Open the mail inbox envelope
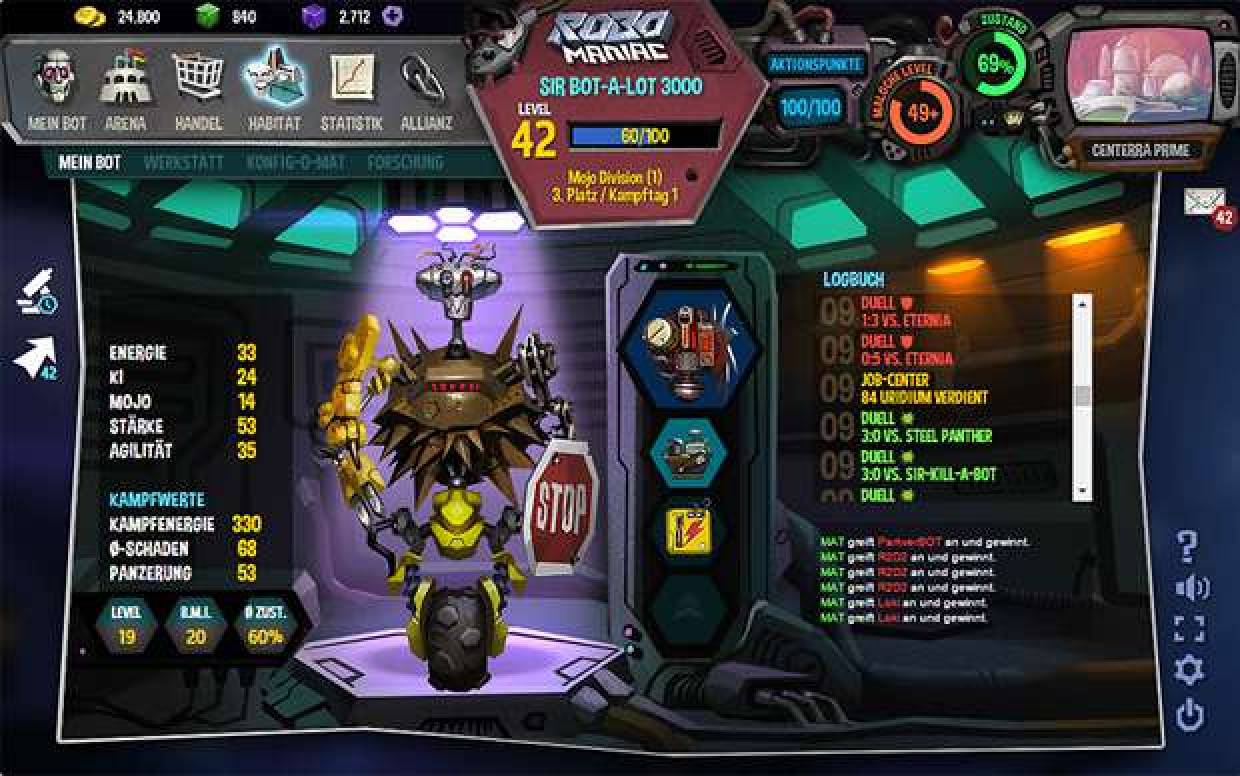This screenshot has width=1240, height=776. tap(1205, 201)
